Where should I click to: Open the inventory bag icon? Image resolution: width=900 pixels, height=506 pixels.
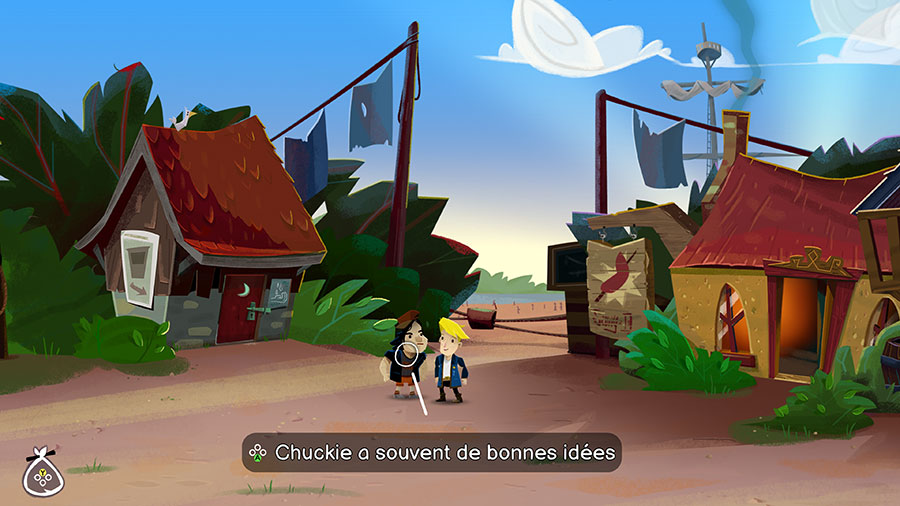pyautogui.click(x=41, y=472)
